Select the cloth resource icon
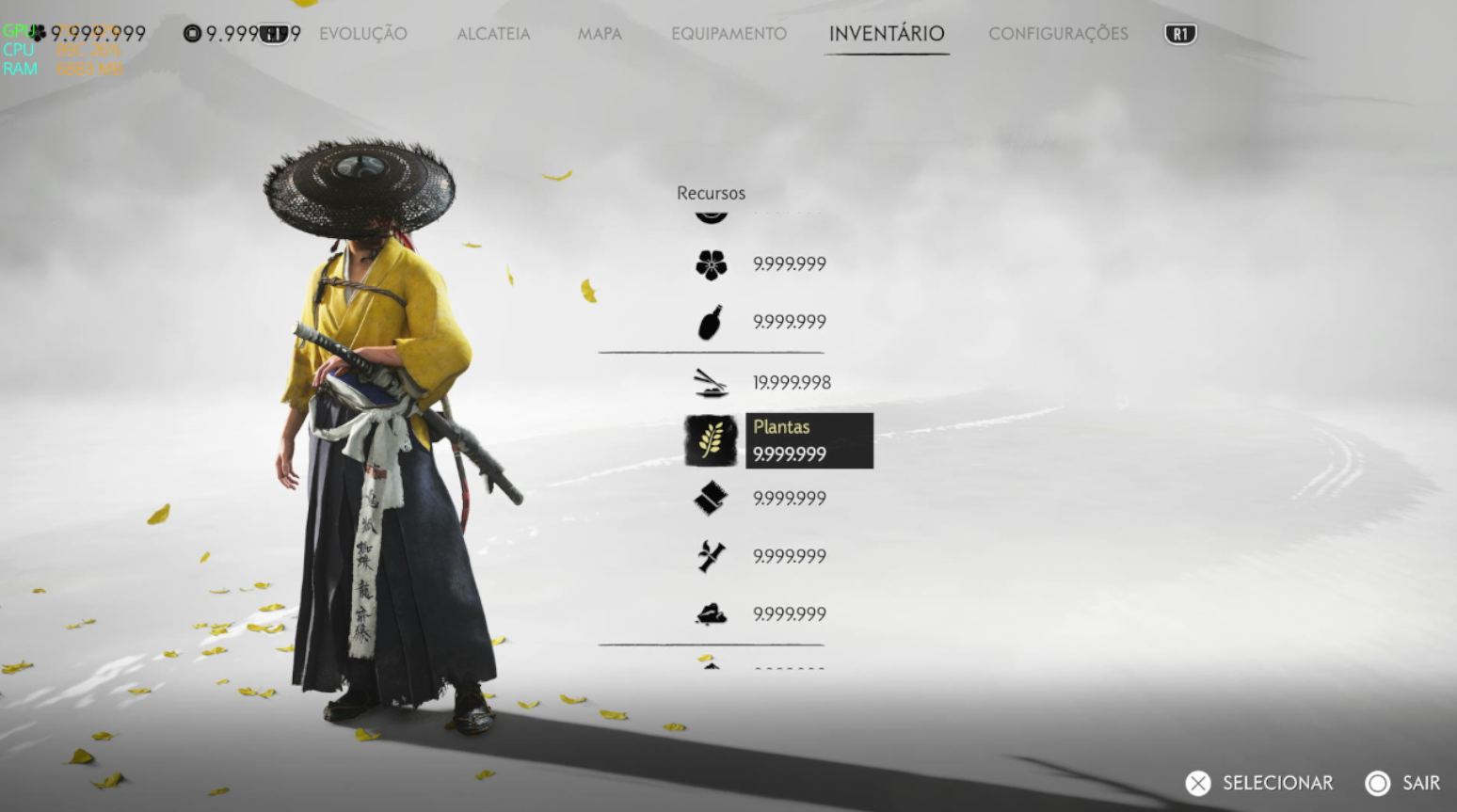Screen dimensions: 1457x812 (x=711, y=499)
